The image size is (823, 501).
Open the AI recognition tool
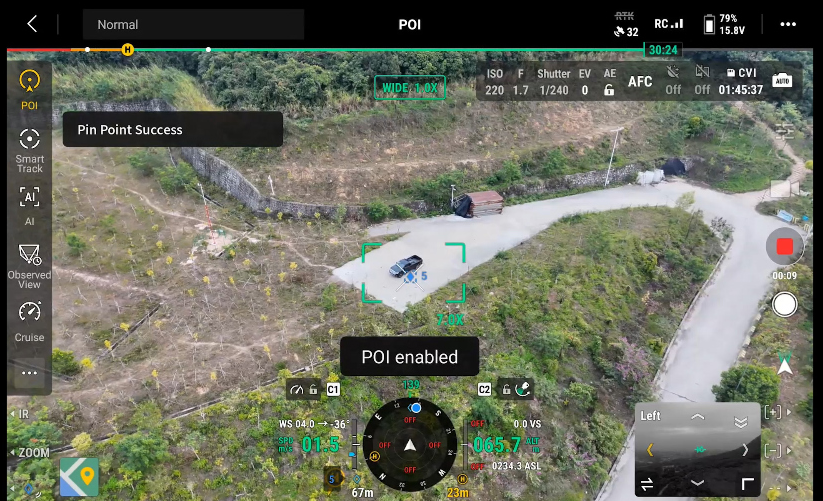tap(30, 203)
